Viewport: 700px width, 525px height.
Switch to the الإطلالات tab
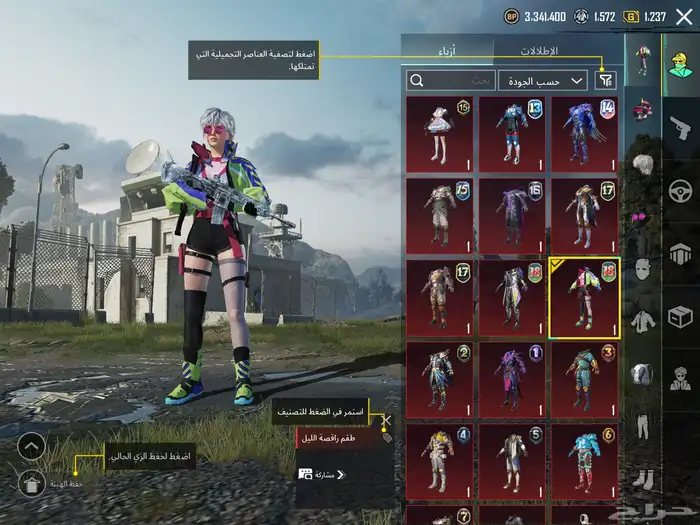point(540,50)
